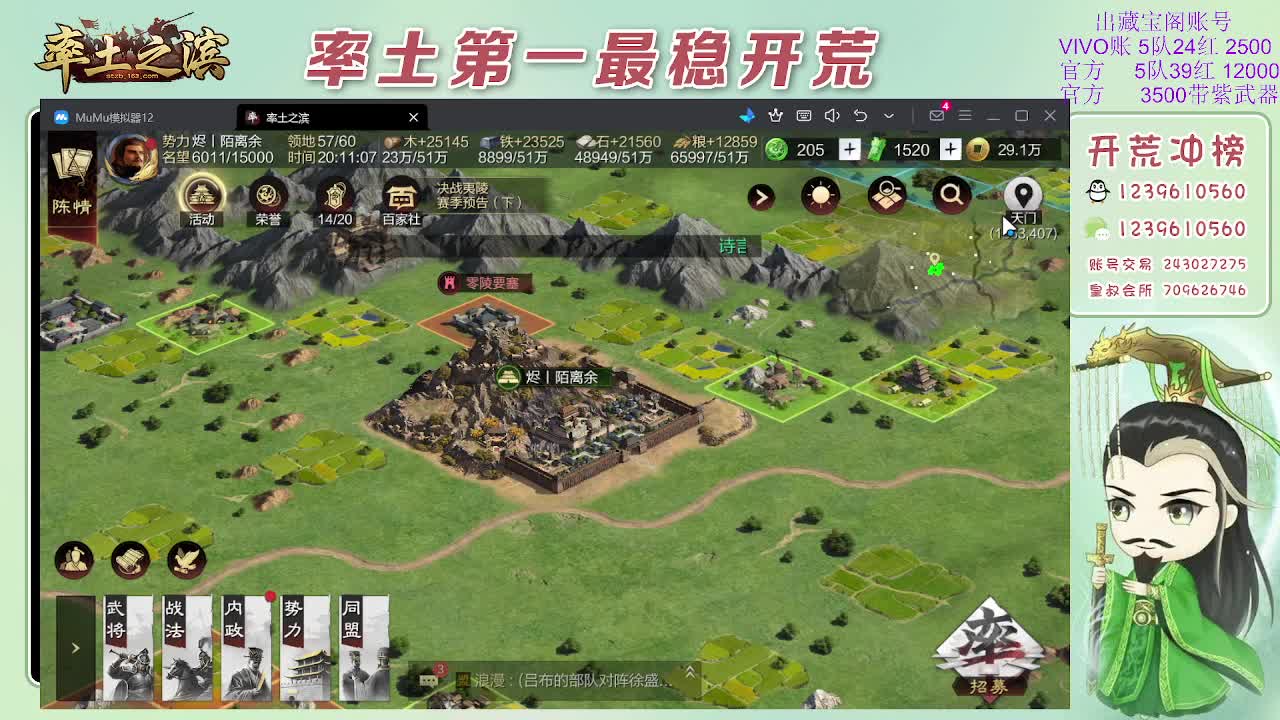Open the magnifier search icon
Image resolution: width=1280 pixels, height=720 pixels.
coord(950,196)
